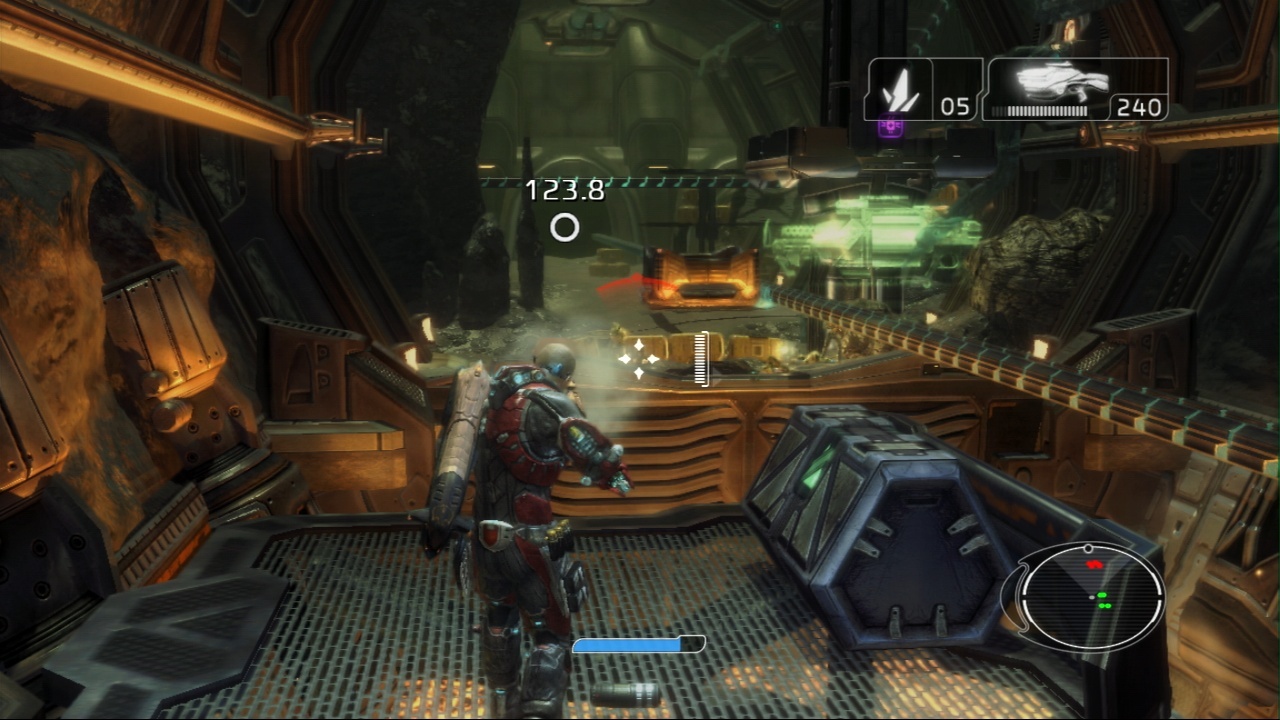Click the purple skull enemy marker
Screen dimensions: 1280x720
point(890,128)
